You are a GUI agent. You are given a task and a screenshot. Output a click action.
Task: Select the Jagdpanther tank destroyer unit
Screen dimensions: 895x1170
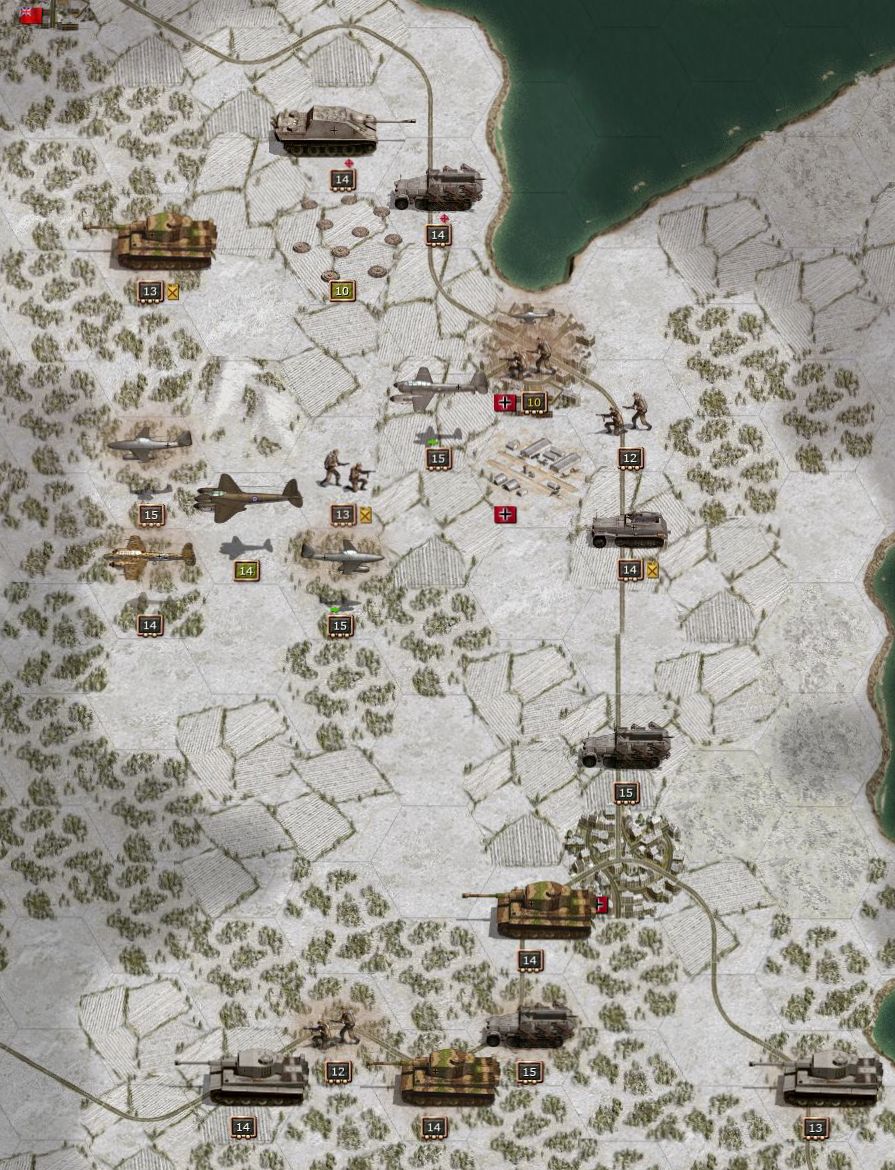coord(331,132)
